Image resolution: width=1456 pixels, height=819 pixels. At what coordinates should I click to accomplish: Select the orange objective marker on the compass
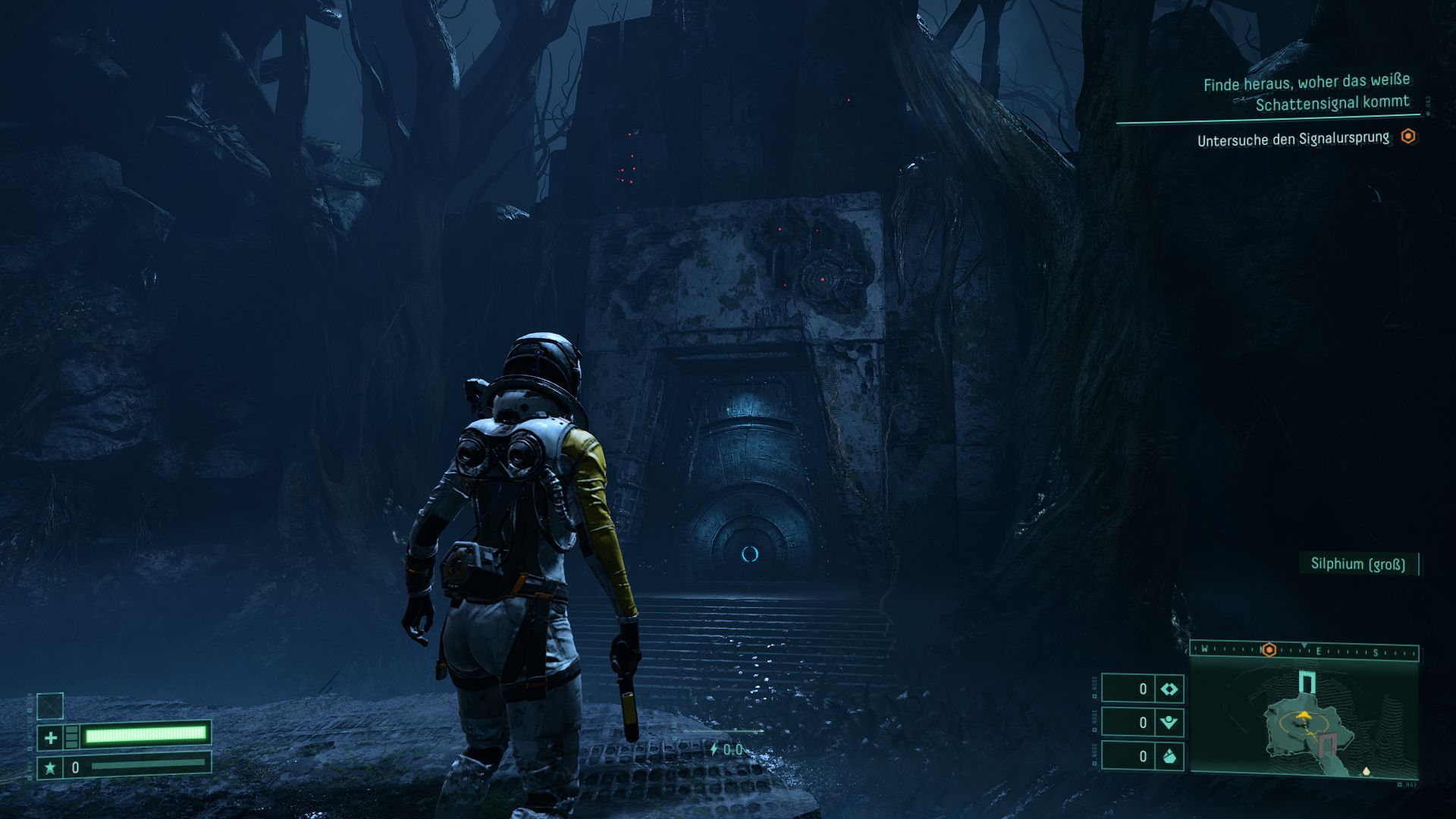(1268, 650)
